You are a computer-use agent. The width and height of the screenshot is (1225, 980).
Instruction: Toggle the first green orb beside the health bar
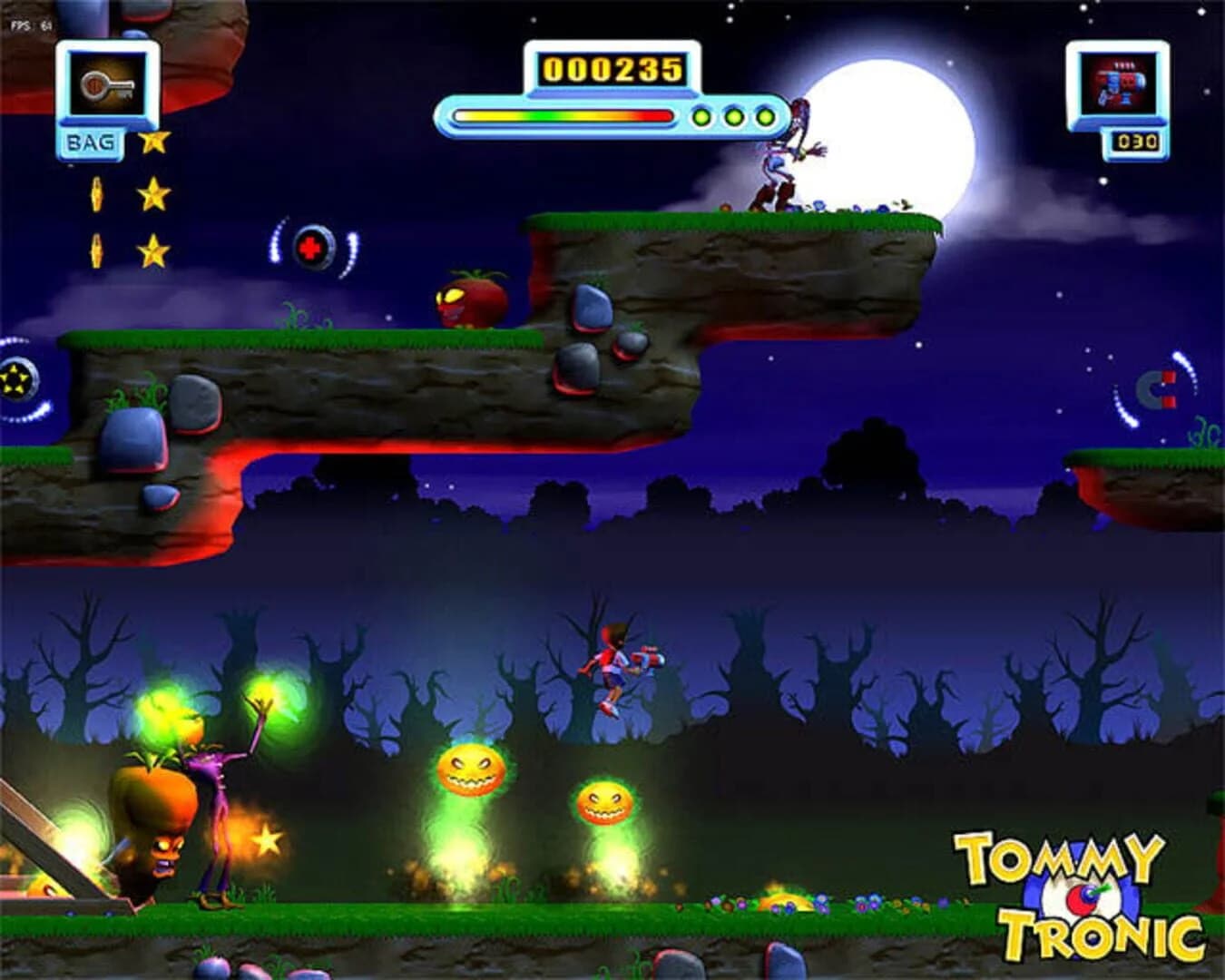click(700, 116)
